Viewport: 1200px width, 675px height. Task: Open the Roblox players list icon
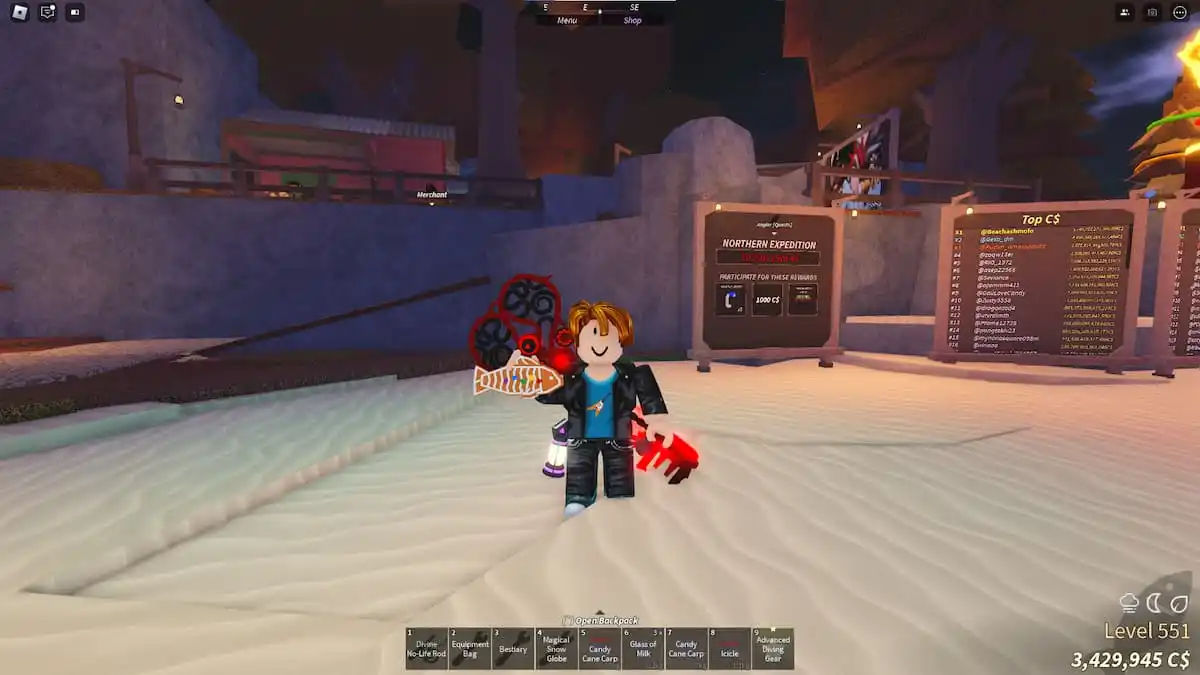tap(1125, 13)
